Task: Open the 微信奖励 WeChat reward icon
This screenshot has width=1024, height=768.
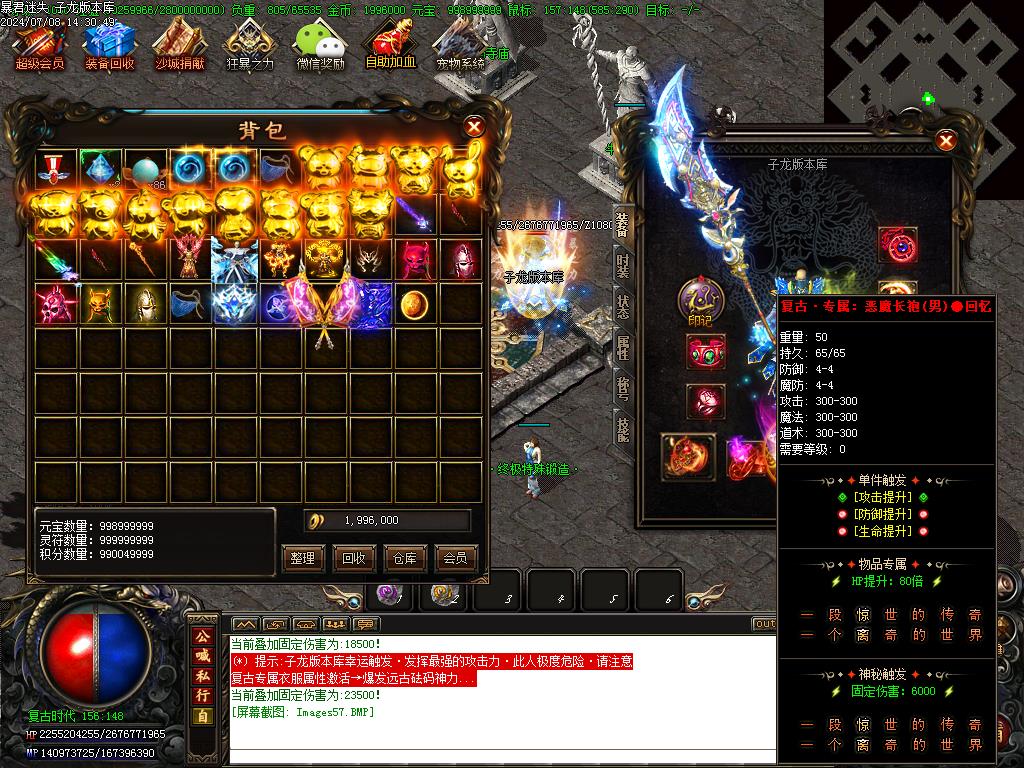Action: [320, 45]
